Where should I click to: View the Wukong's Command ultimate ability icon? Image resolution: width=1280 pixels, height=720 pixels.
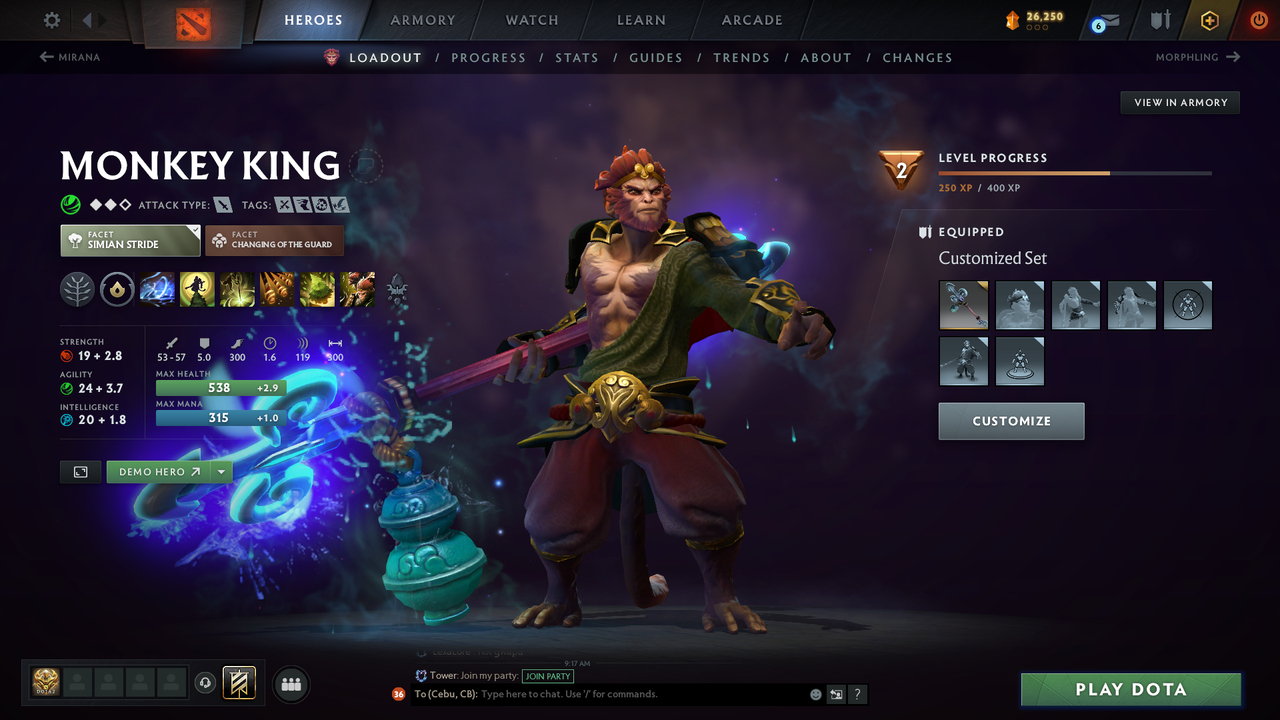[358, 289]
